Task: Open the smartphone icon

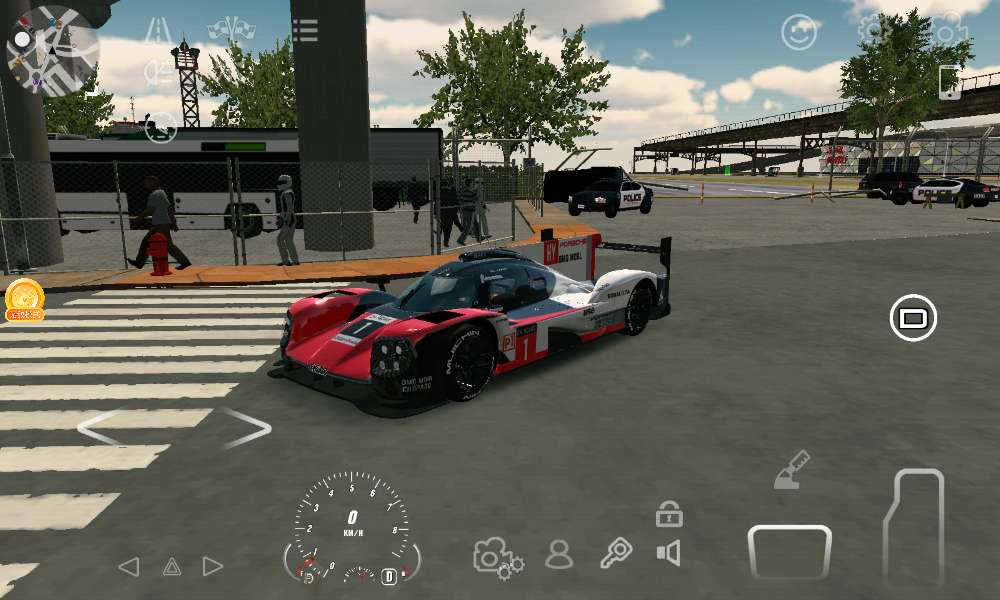Action: 949,82
